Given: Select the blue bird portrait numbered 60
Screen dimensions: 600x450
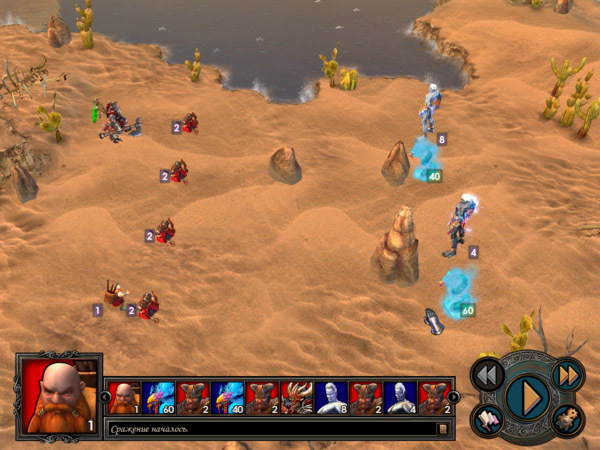Looking at the screenshot, I should point(158,397).
